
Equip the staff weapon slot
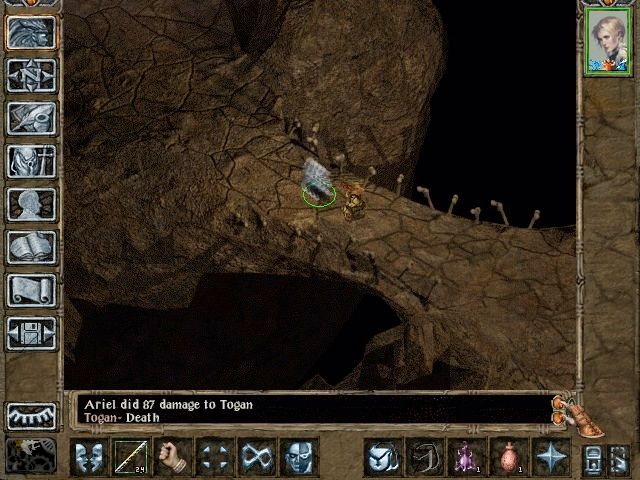(131, 458)
